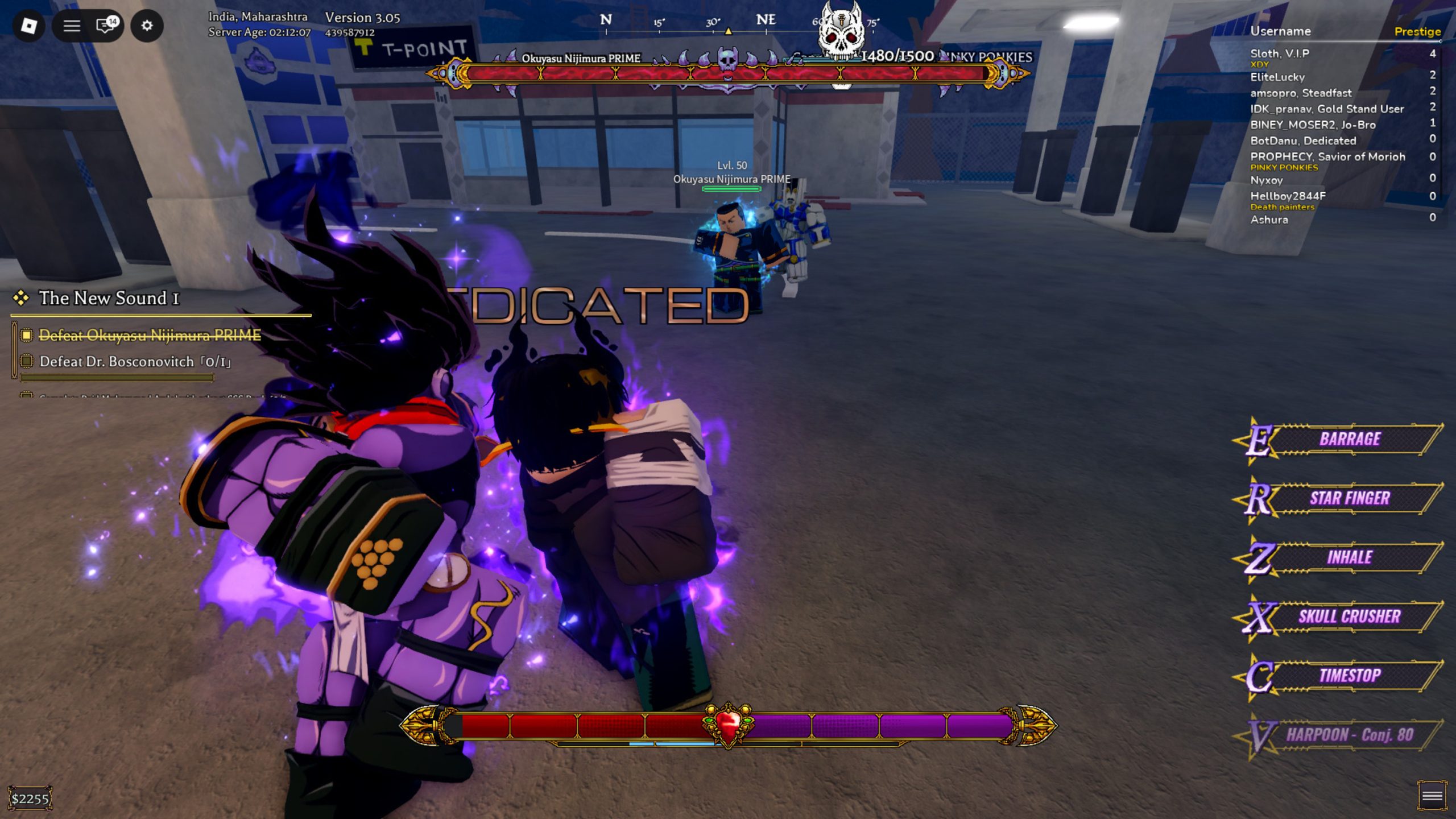
Task: Select Hellboy2844F in the leaderboard
Action: 1287,196
